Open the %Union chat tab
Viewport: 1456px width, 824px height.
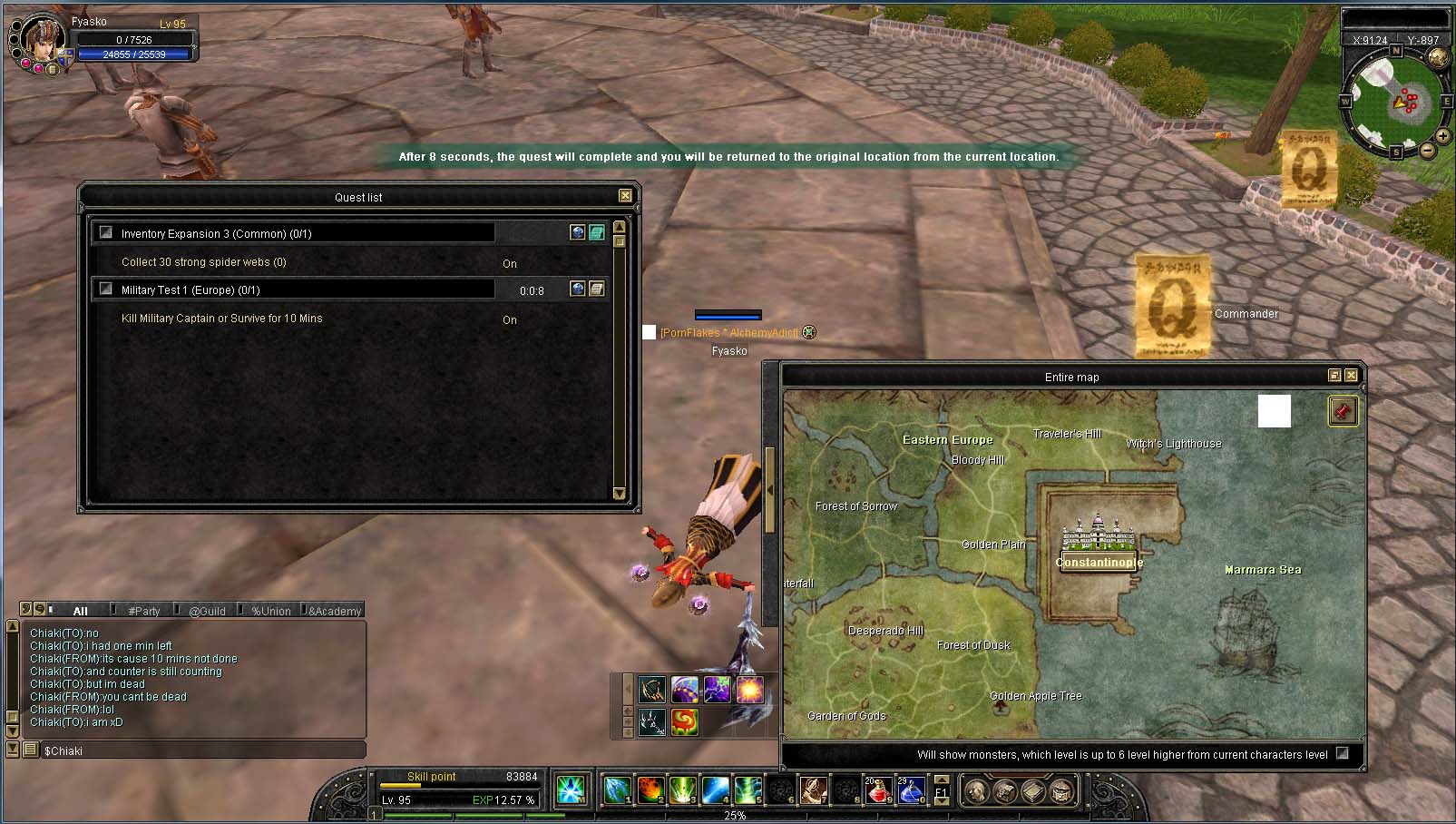(x=270, y=611)
